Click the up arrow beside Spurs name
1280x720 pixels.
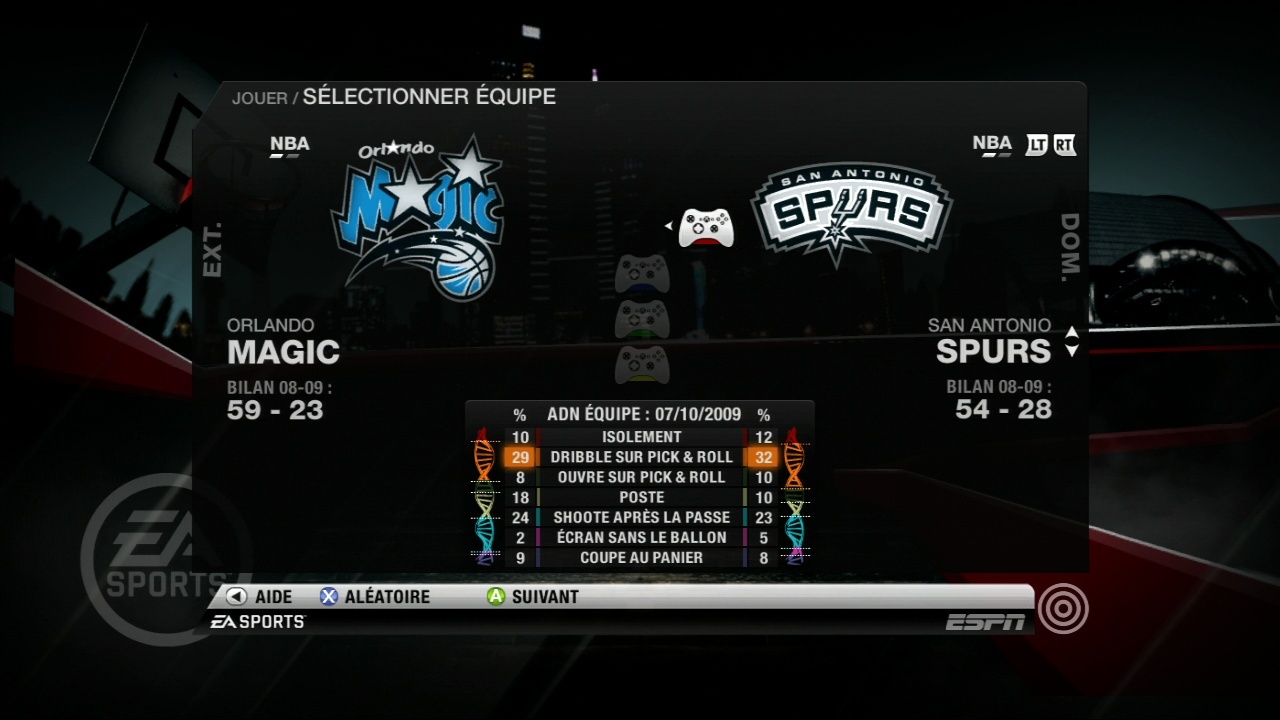pyautogui.click(x=1072, y=333)
